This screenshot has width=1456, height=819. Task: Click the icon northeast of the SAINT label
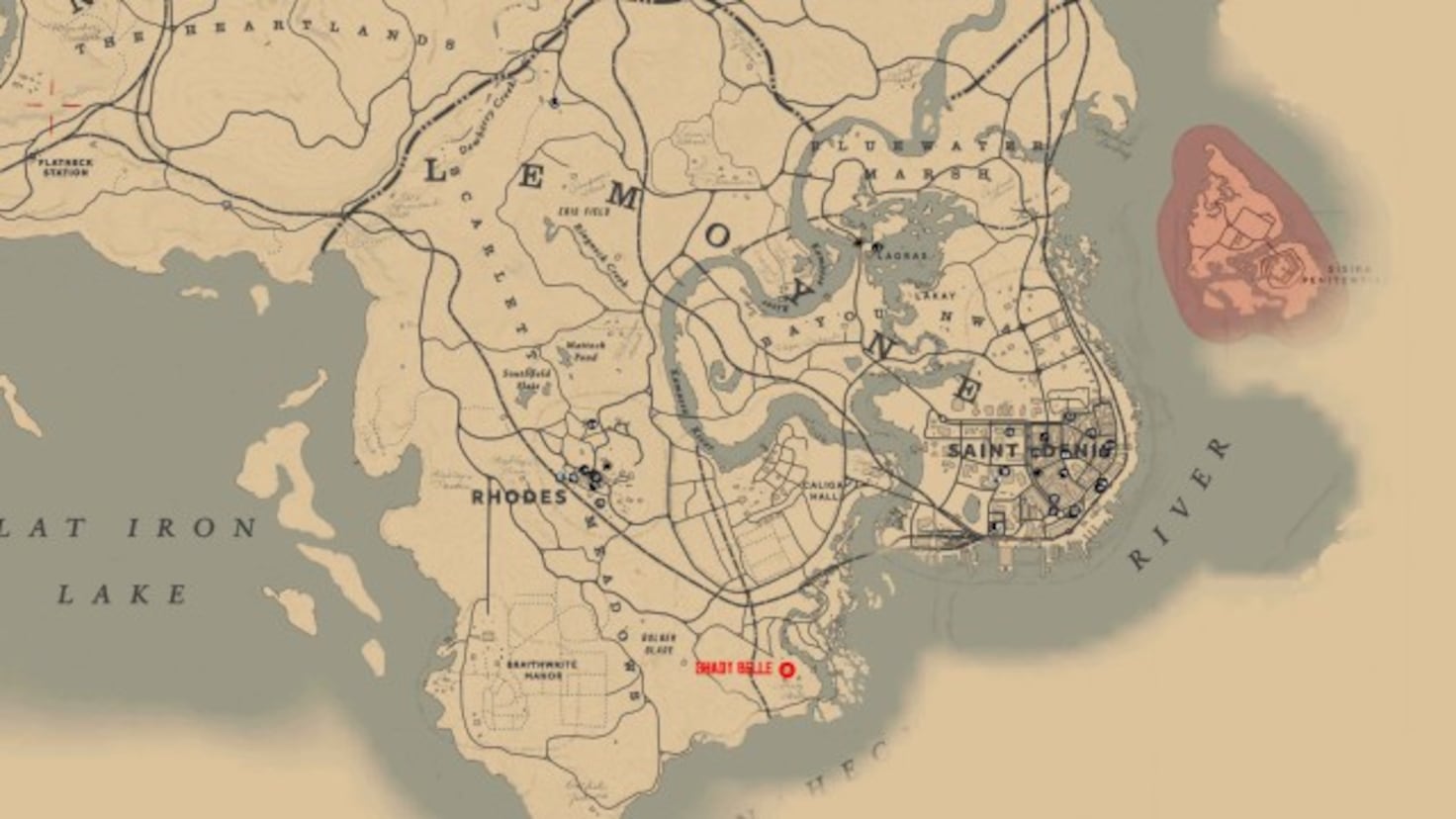1071,415
